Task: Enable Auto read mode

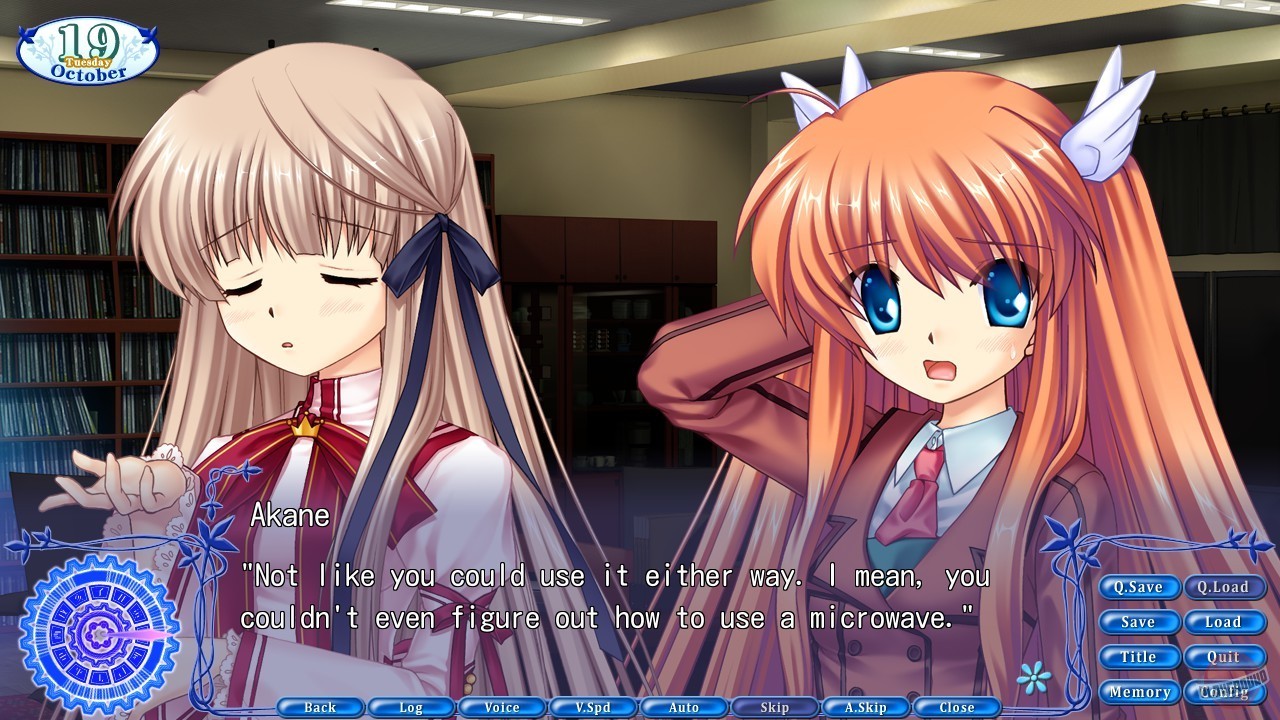Action: pos(683,707)
